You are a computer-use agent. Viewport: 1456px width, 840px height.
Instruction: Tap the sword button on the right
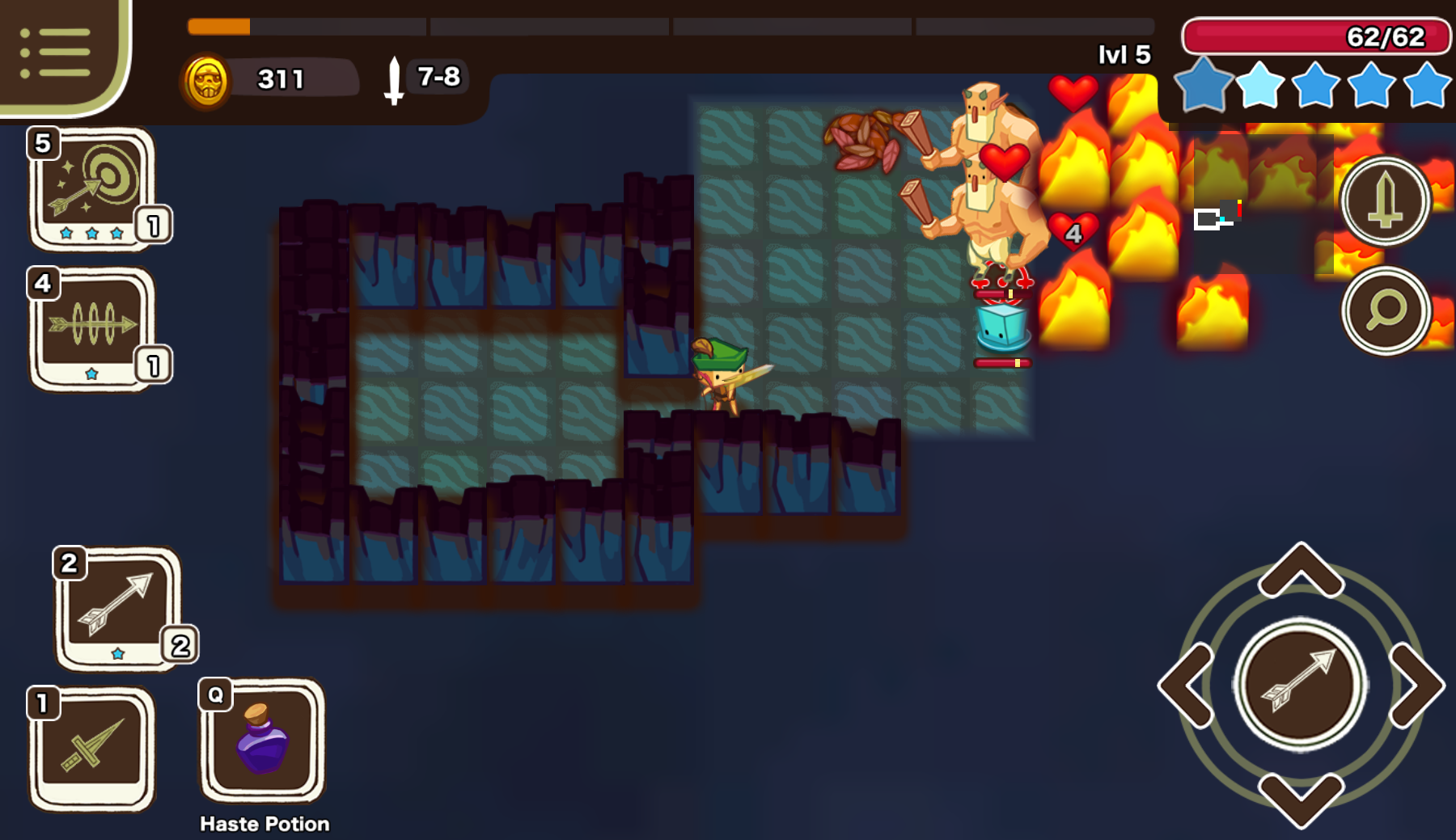1385,201
